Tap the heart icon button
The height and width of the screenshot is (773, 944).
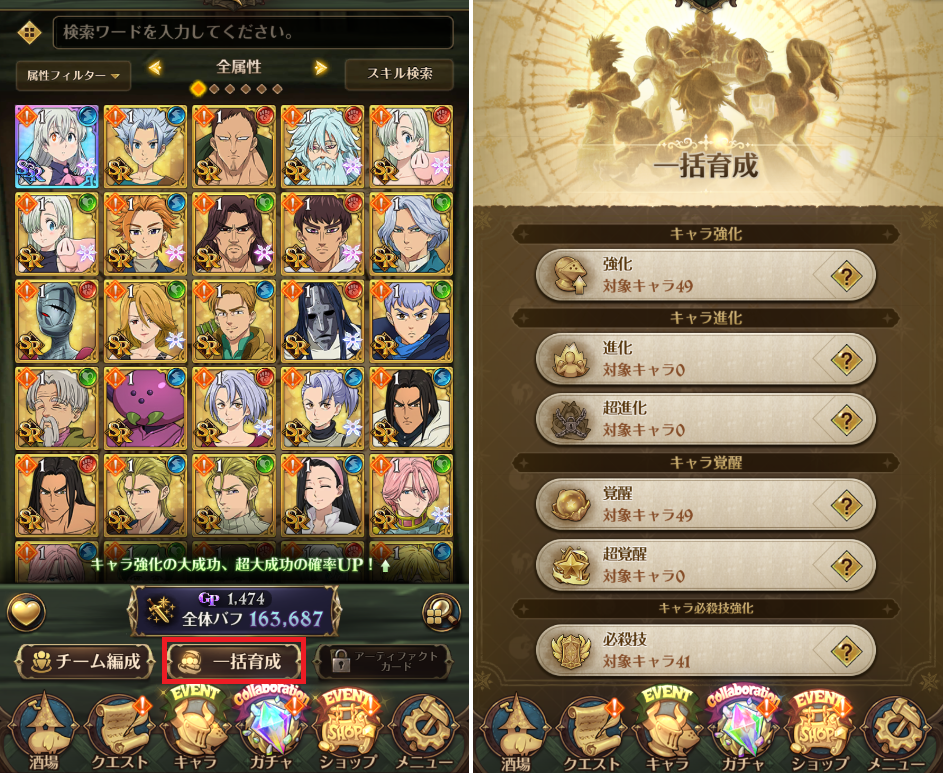27,611
